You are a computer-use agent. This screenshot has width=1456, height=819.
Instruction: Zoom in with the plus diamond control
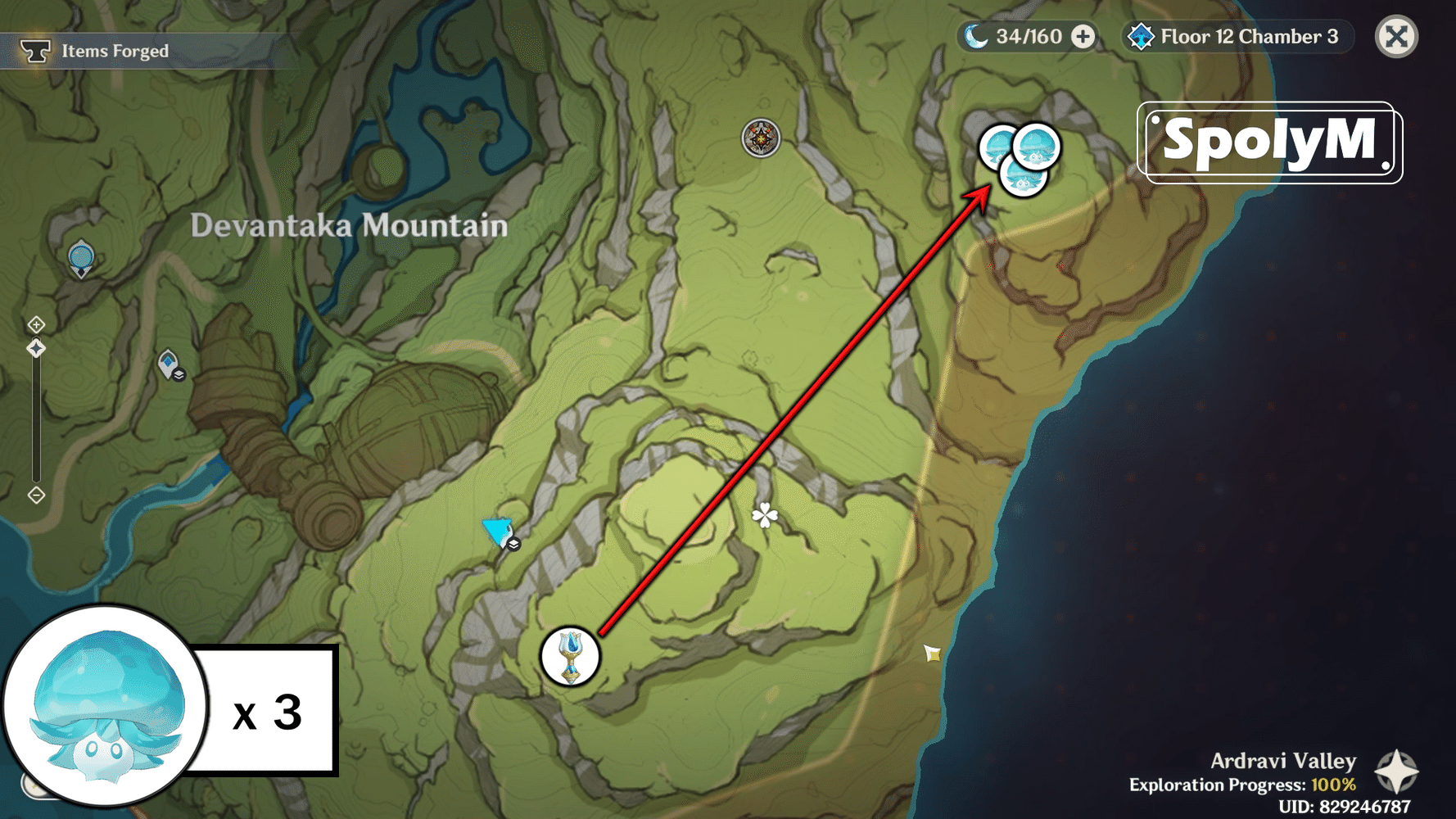(x=37, y=323)
